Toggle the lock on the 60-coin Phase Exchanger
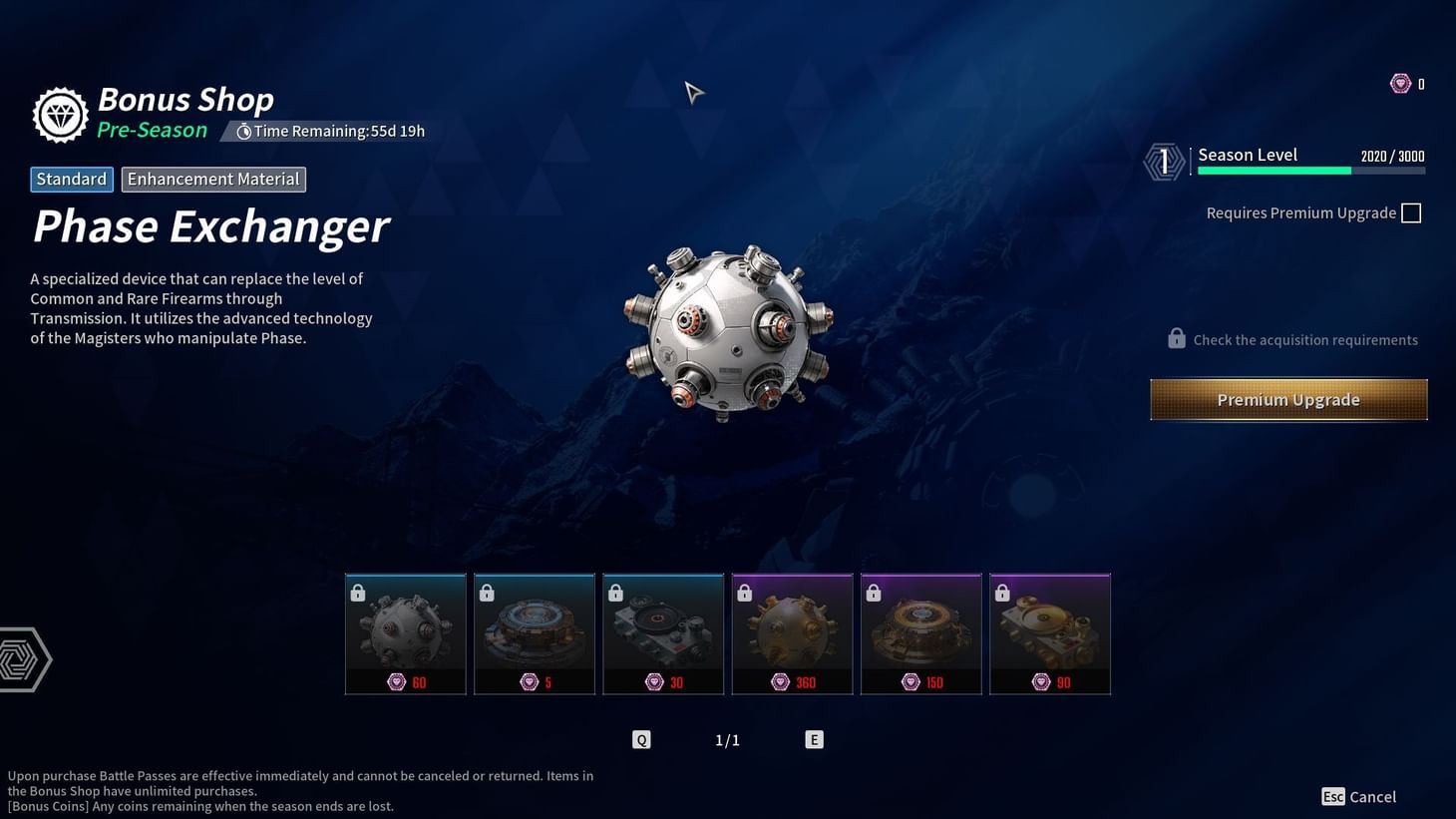1456x819 pixels. [357, 593]
